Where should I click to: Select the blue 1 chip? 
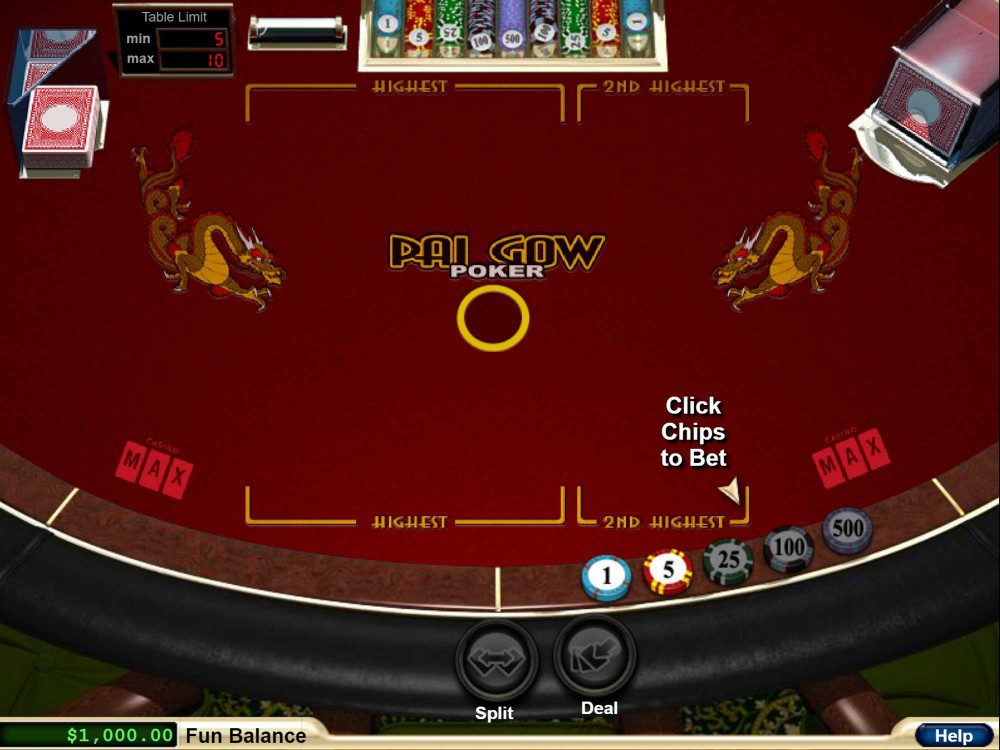coord(606,577)
